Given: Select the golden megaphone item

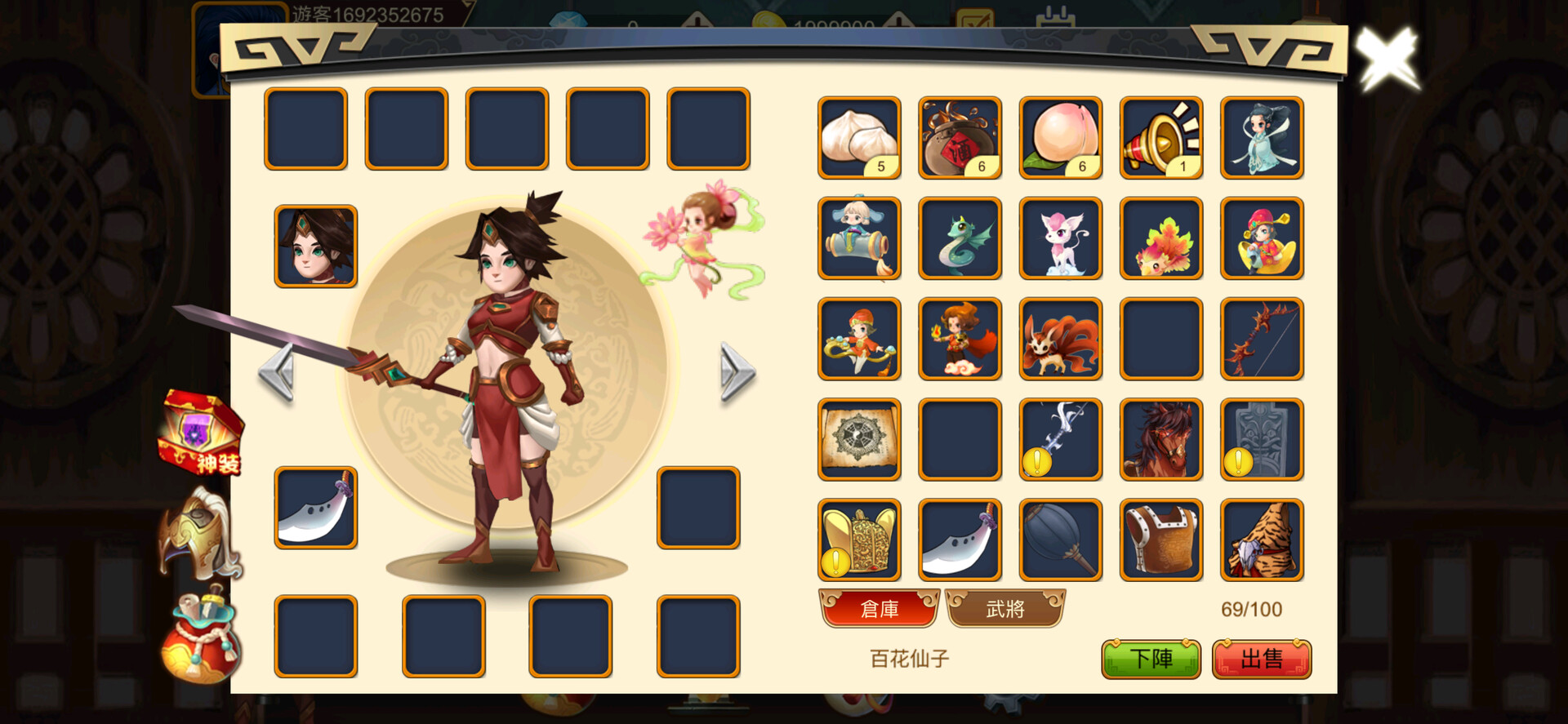Looking at the screenshot, I should 1160,137.
